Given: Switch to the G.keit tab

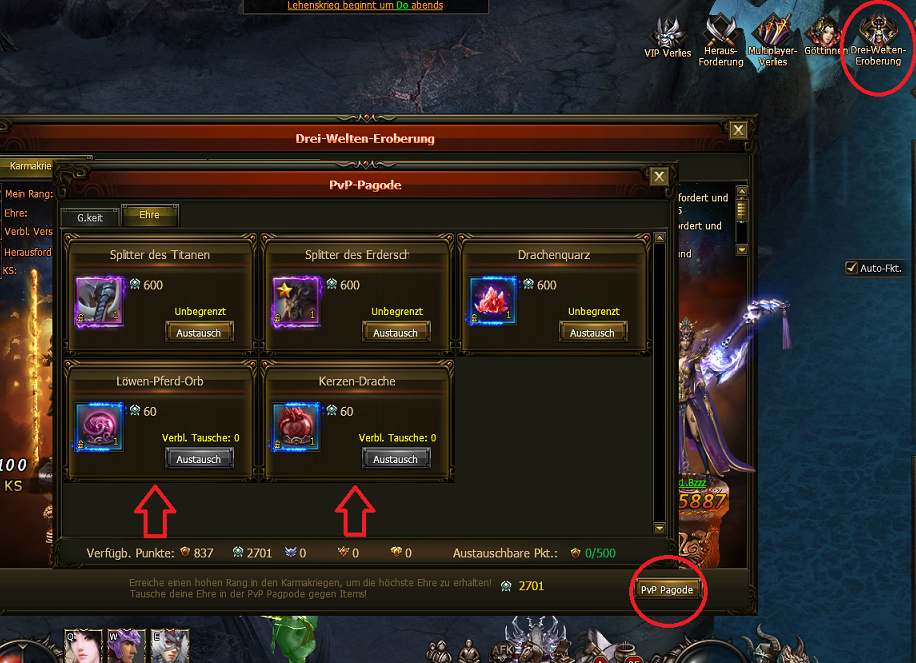Looking at the screenshot, I should pos(90,215).
